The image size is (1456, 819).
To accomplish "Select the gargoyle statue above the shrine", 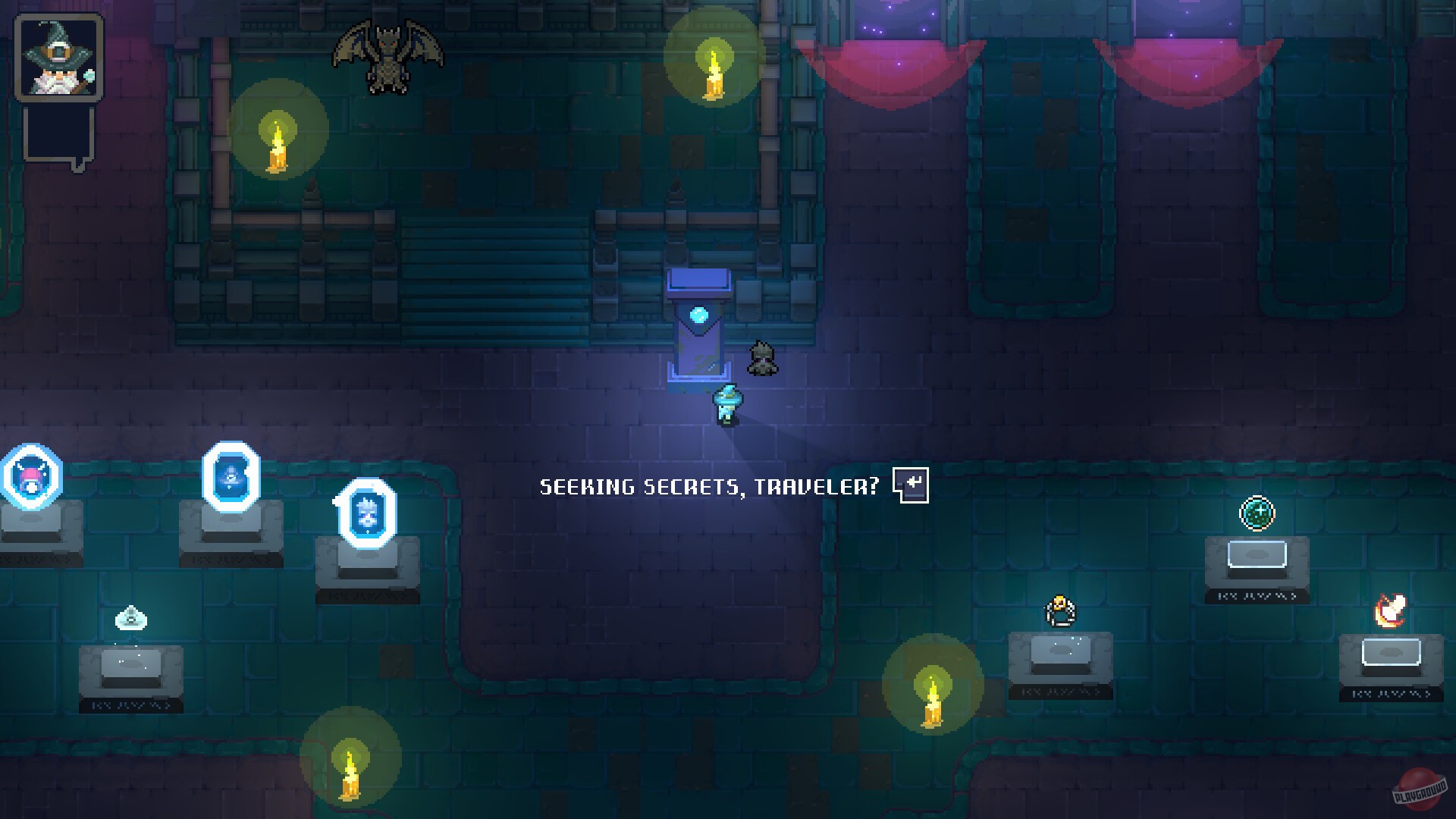I will point(387,57).
